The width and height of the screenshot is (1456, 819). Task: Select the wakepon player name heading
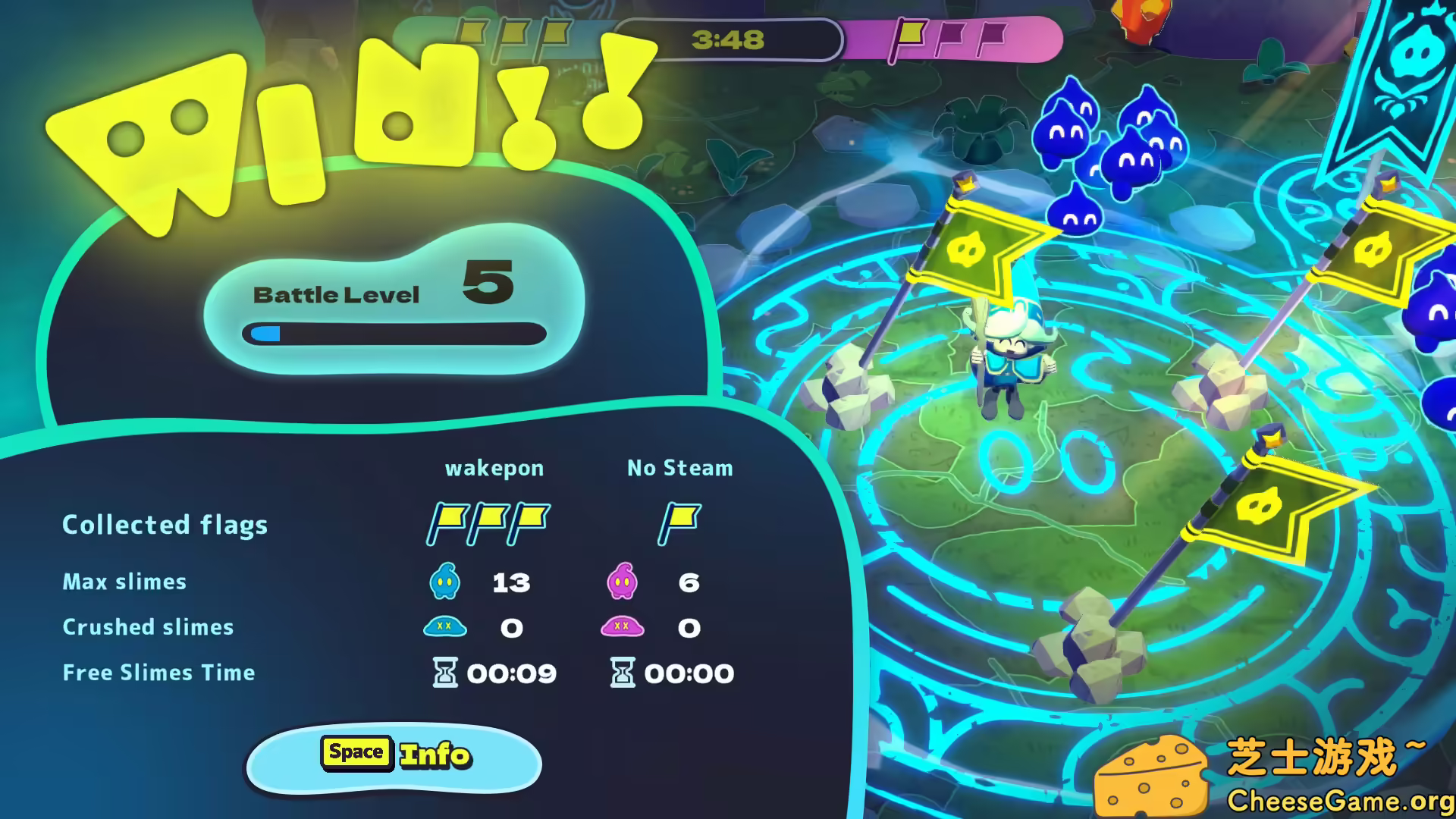tap(495, 468)
